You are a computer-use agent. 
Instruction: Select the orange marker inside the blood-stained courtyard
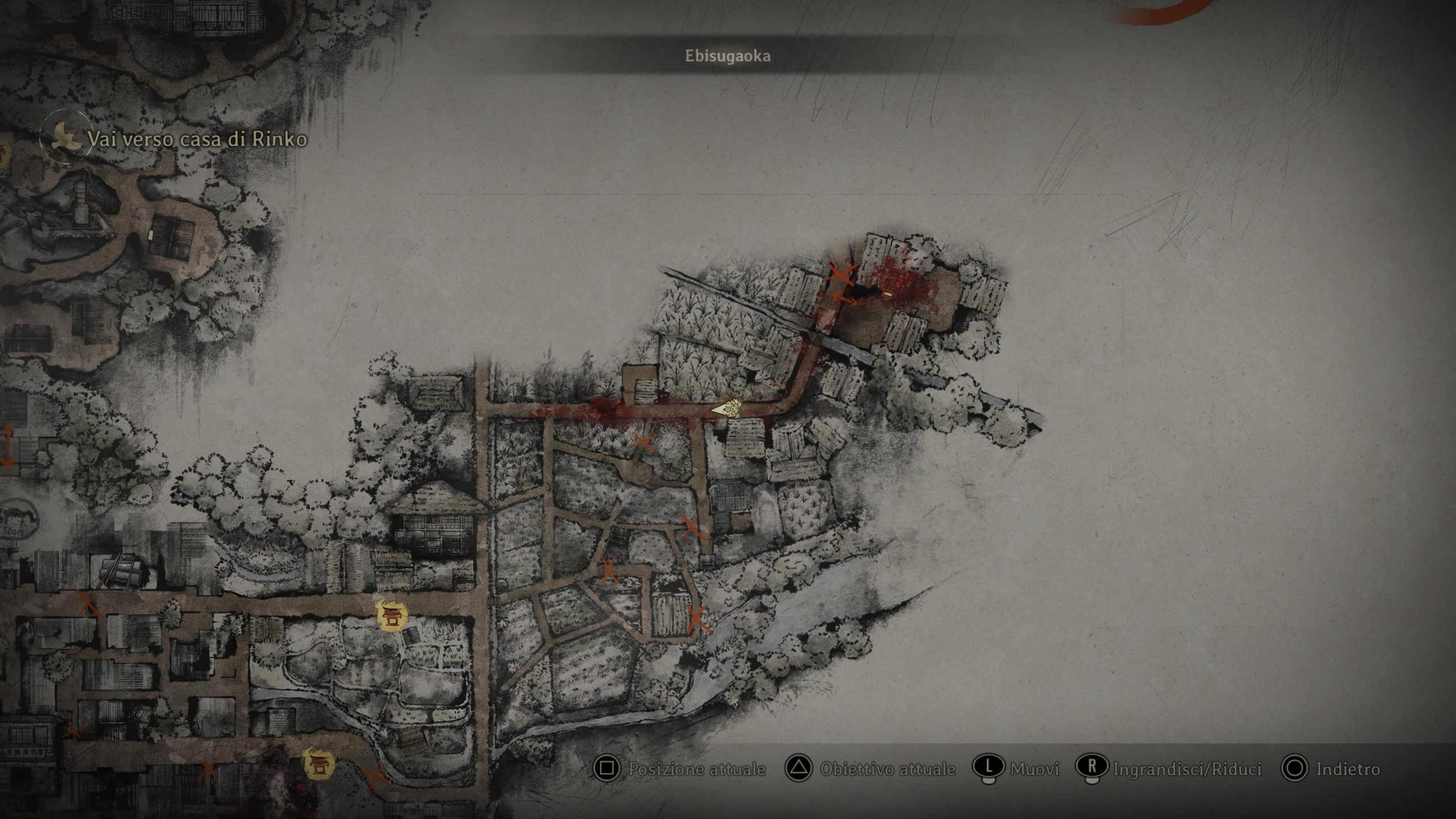(x=886, y=293)
